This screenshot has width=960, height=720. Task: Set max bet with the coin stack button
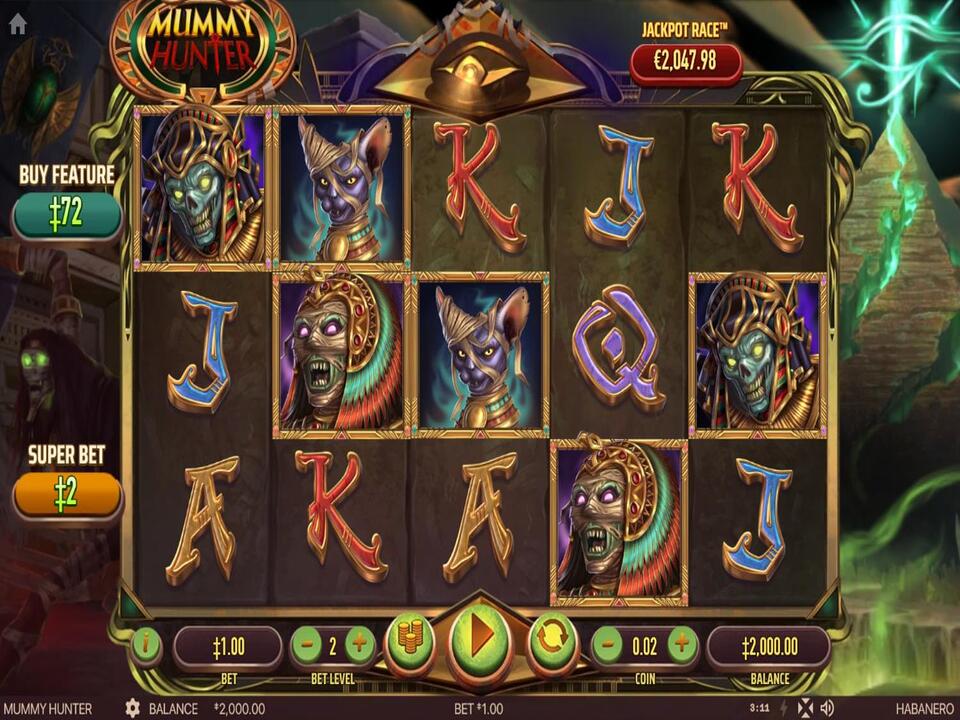pyautogui.click(x=410, y=641)
